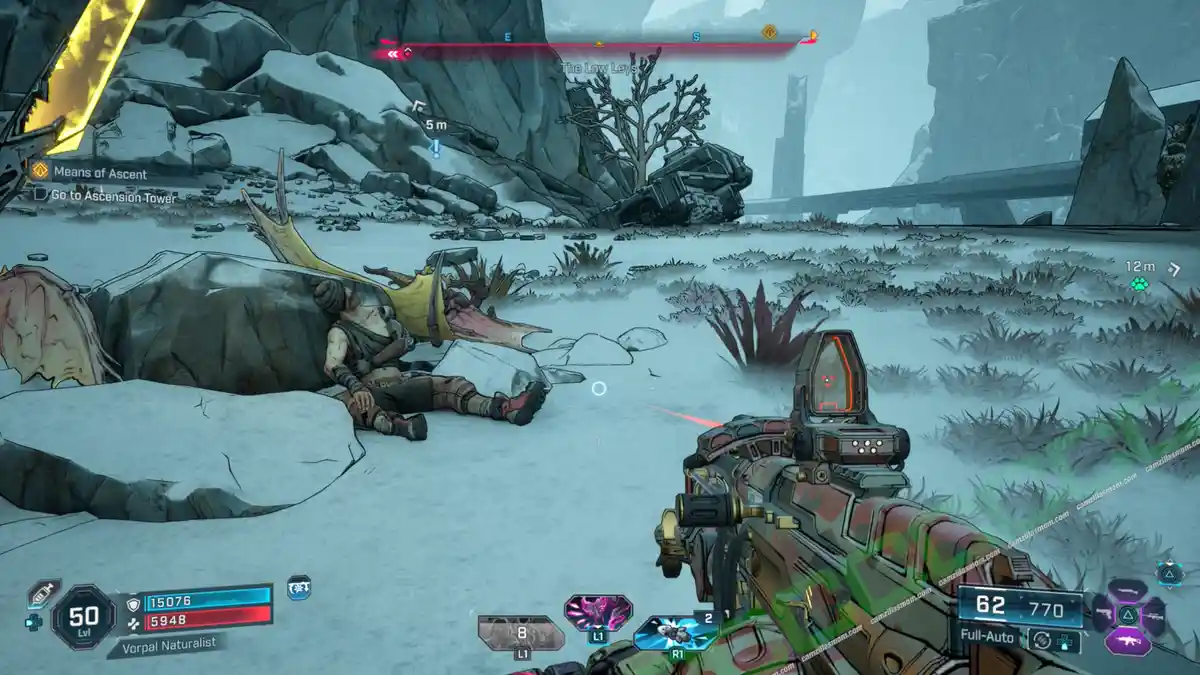Select the blue exclamation waypoint marker
Image resolution: width=1200 pixels, height=675 pixels.
[436, 149]
